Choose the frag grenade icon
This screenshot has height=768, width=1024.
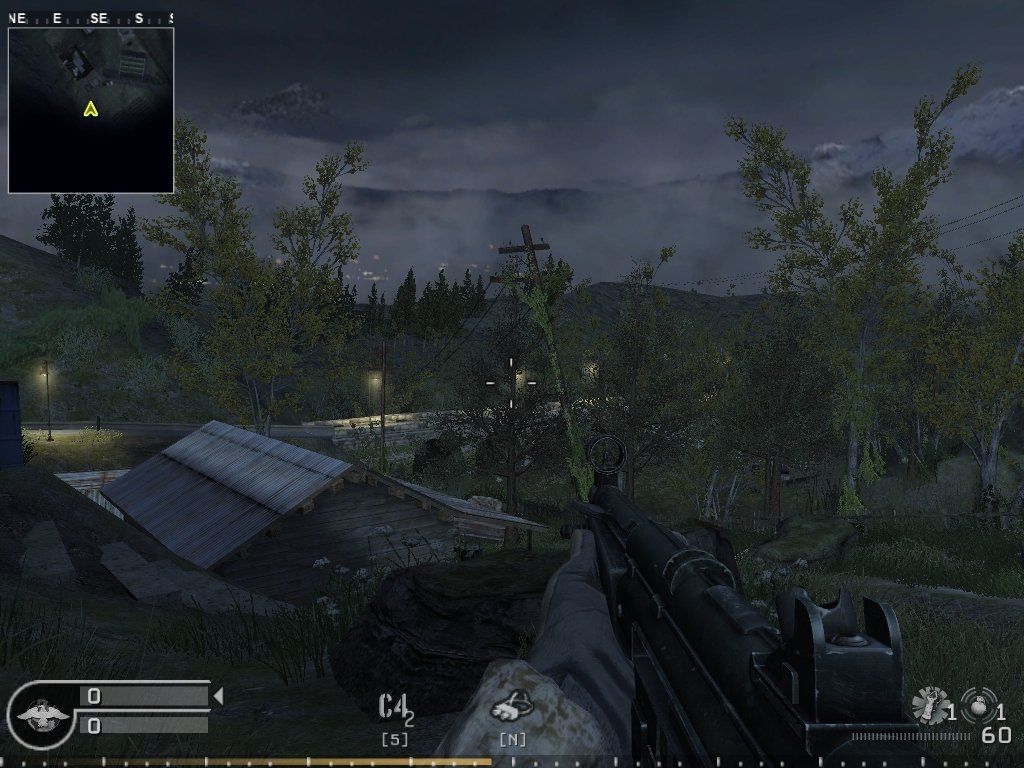pyautogui.click(x=978, y=705)
